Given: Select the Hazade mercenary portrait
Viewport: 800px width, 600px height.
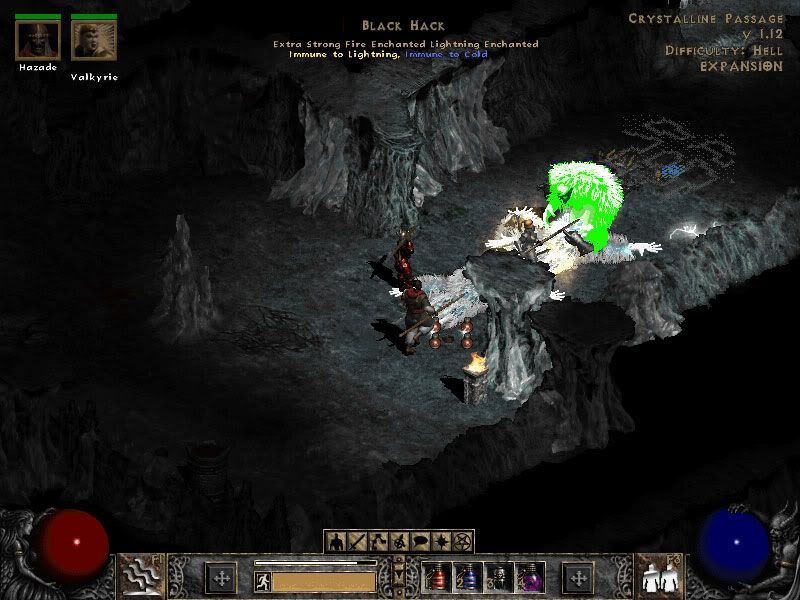Looking at the screenshot, I should pyautogui.click(x=38, y=40).
